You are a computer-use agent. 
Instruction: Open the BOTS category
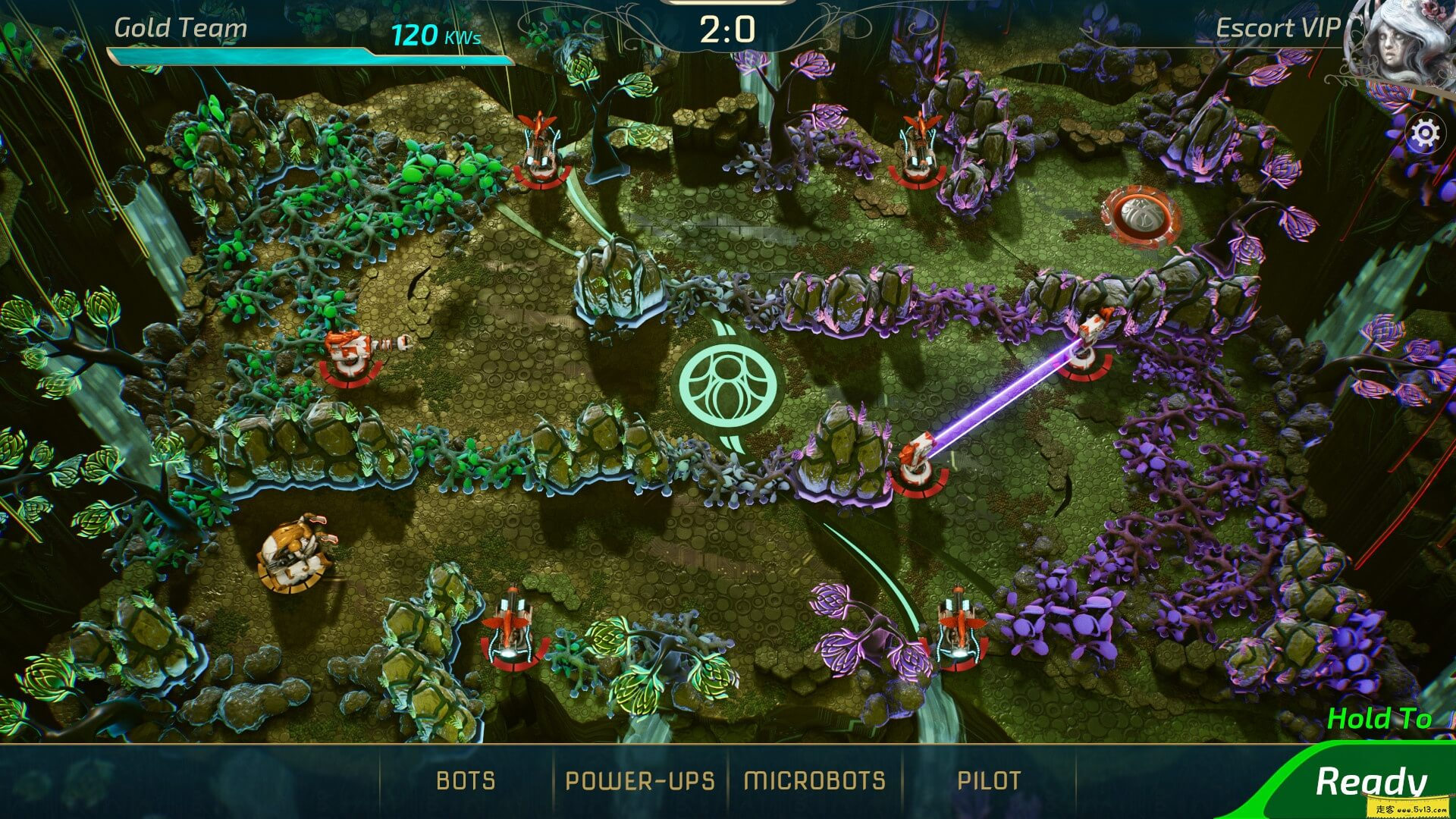[x=466, y=780]
